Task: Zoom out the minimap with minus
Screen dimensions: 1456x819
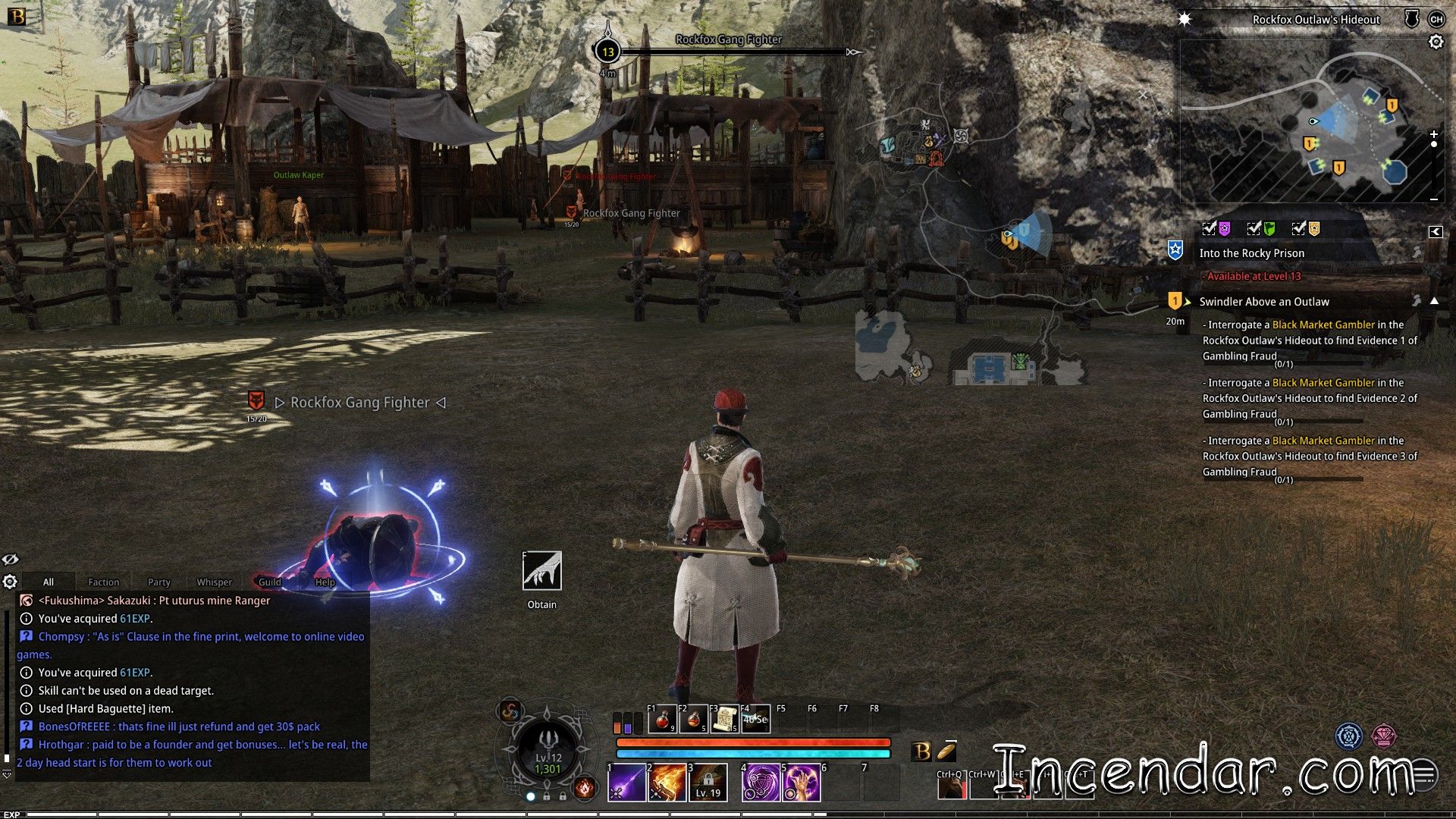Action: (1433, 199)
